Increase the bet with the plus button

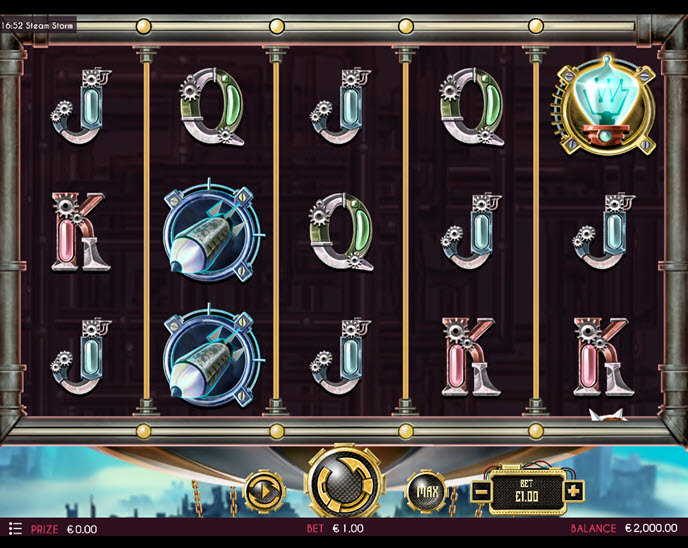[574, 491]
